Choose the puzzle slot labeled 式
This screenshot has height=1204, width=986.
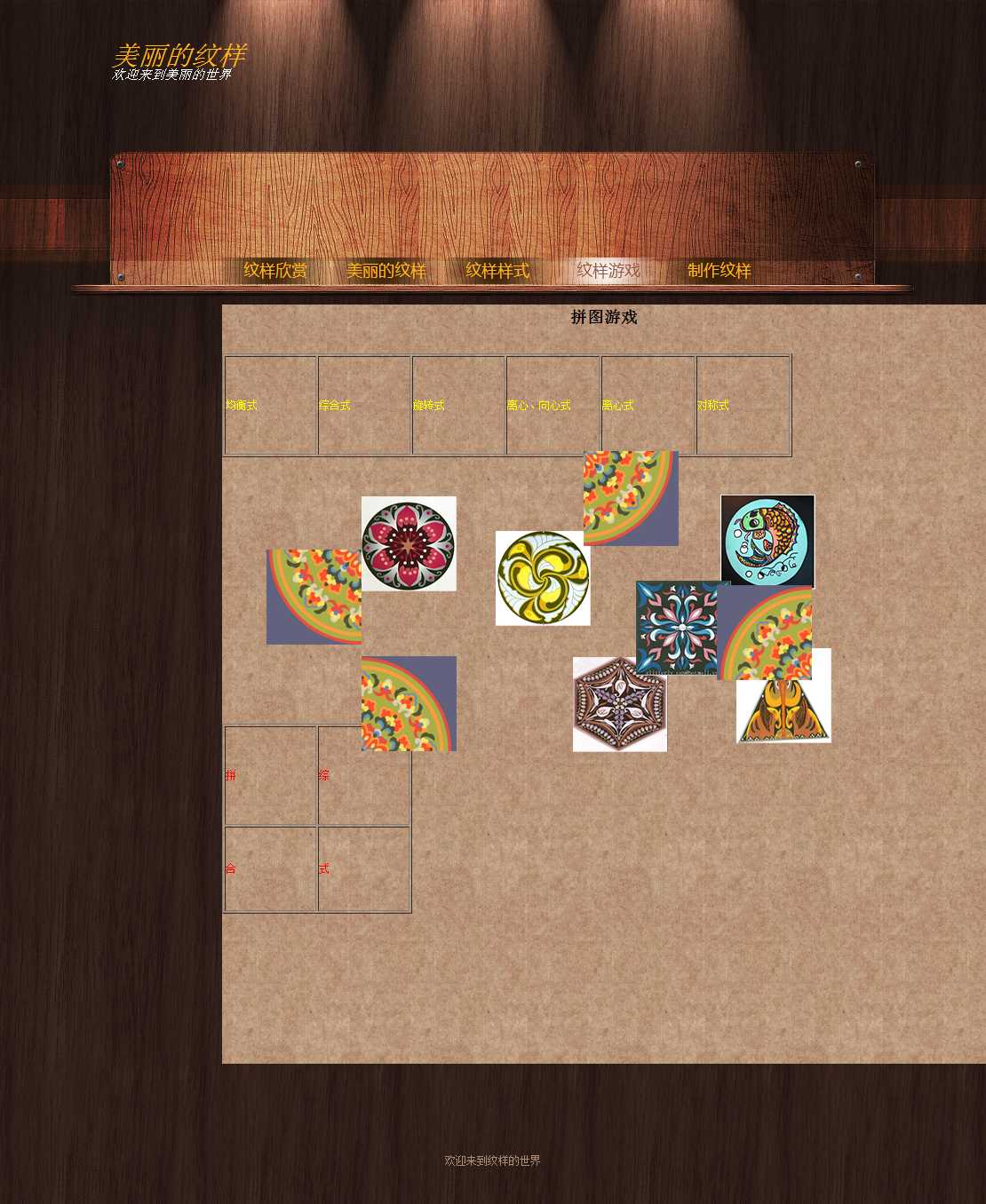(364, 869)
